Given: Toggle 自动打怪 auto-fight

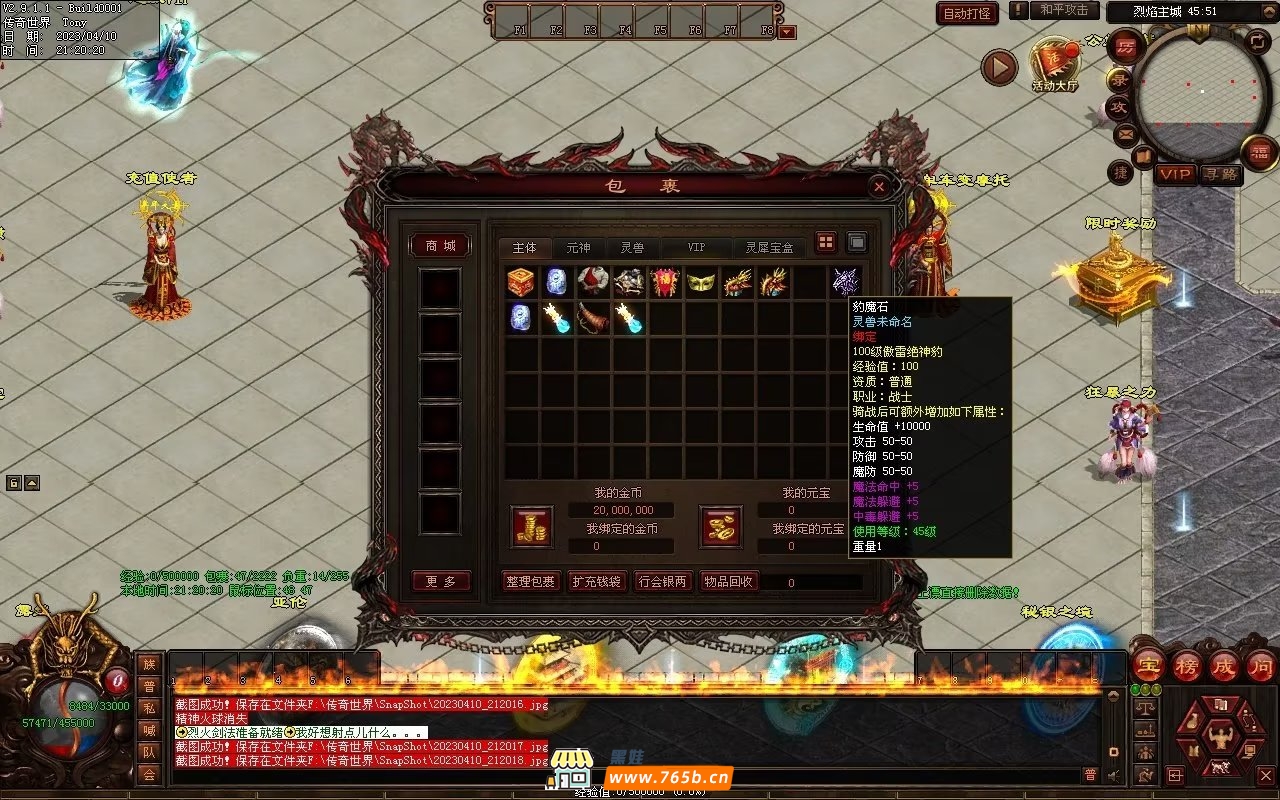Looking at the screenshot, I should tap(967, 13).
